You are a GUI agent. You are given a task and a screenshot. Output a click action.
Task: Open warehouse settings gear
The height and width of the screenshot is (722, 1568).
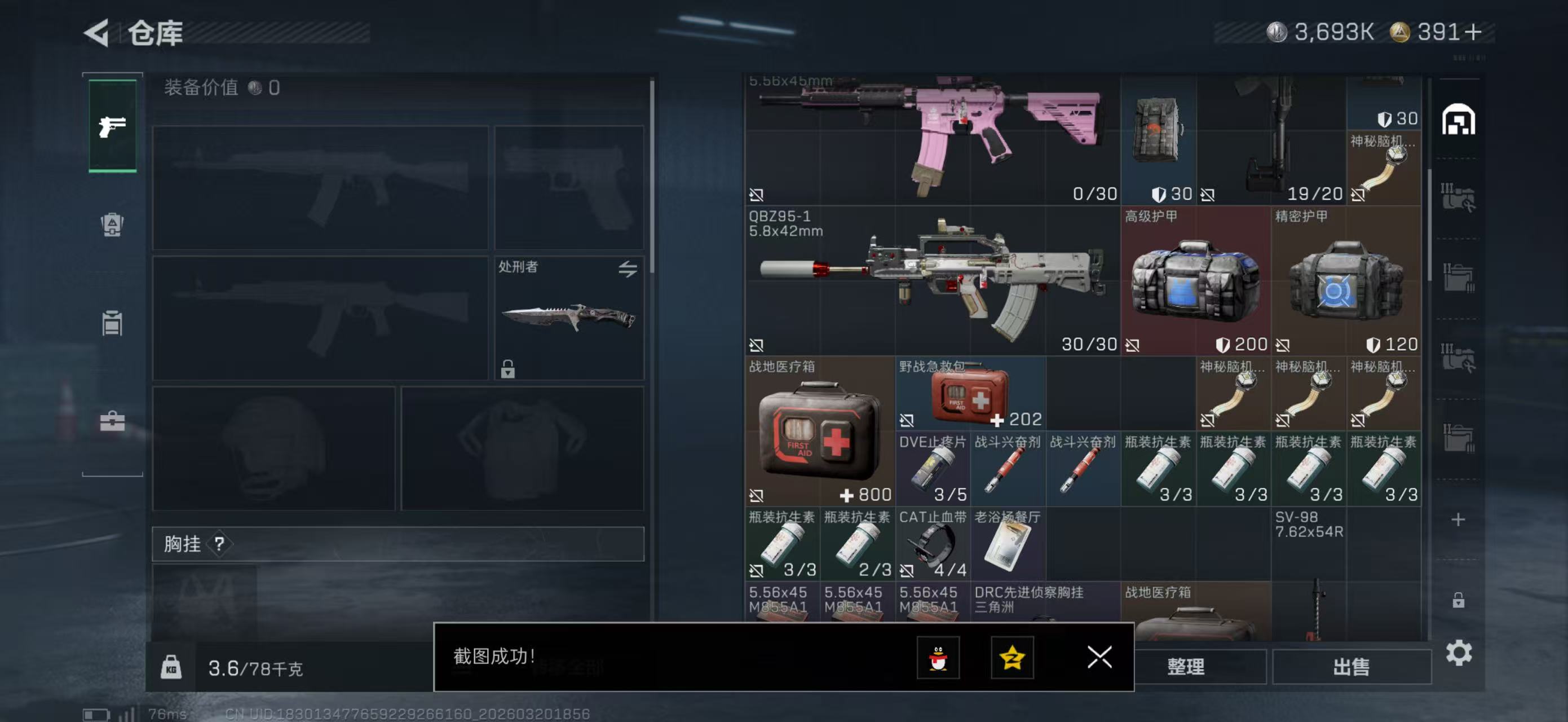(1459, 653)
